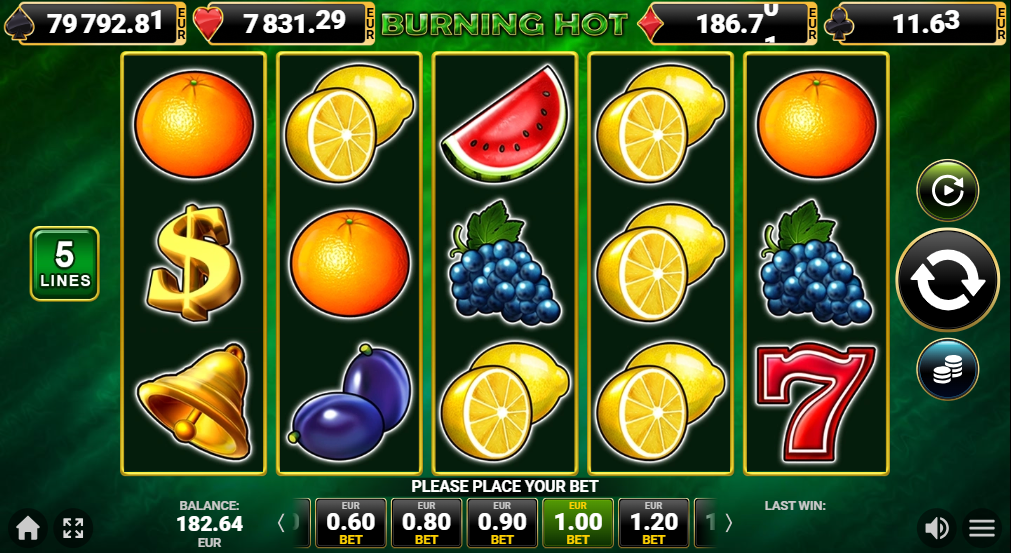Pick the EUR 0.90 bet

pyautogui.click(x=502, y=523)
